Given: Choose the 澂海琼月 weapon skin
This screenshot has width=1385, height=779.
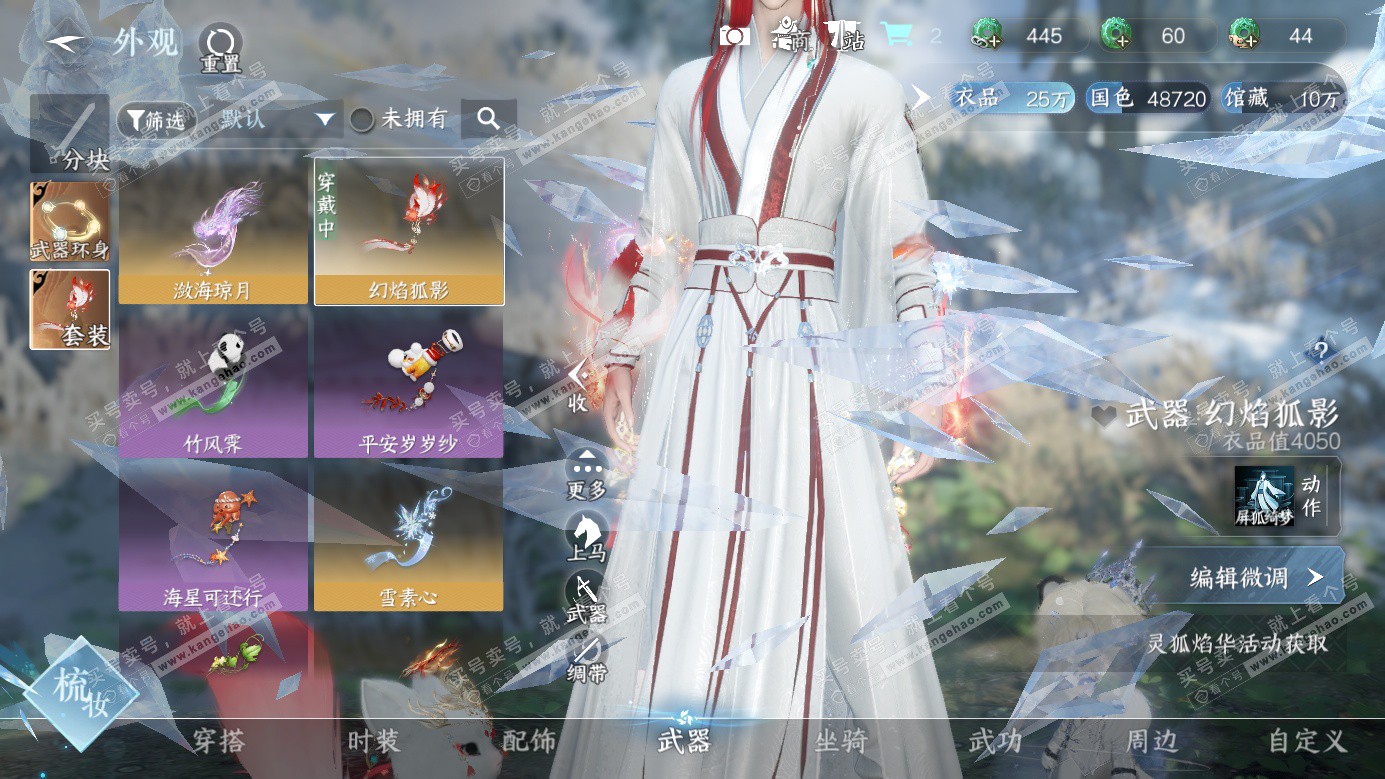Looking at the screenshot, I should point(213,231).
